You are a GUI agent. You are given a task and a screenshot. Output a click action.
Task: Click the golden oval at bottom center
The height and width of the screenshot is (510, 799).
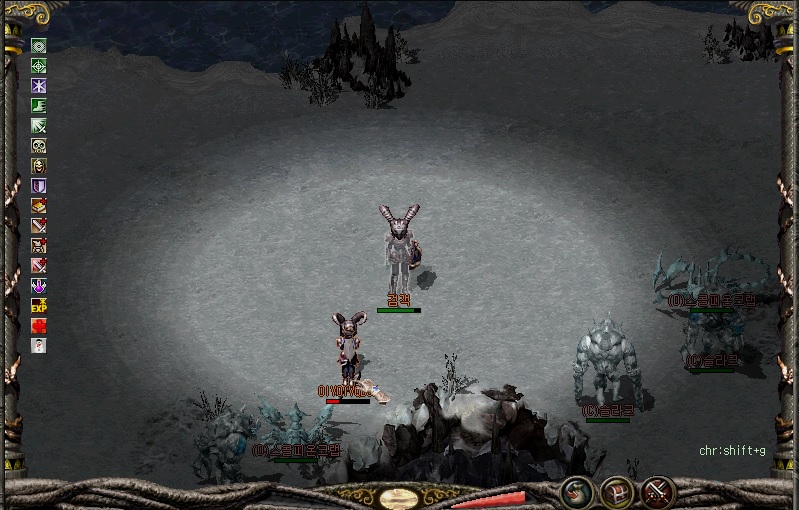click(400, 497)
